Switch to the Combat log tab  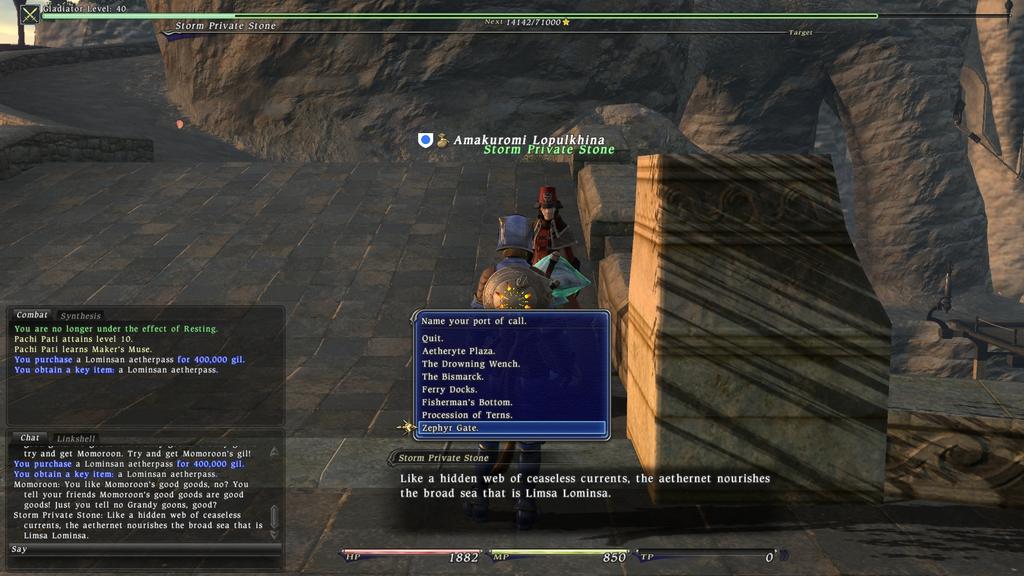[32, 315]
